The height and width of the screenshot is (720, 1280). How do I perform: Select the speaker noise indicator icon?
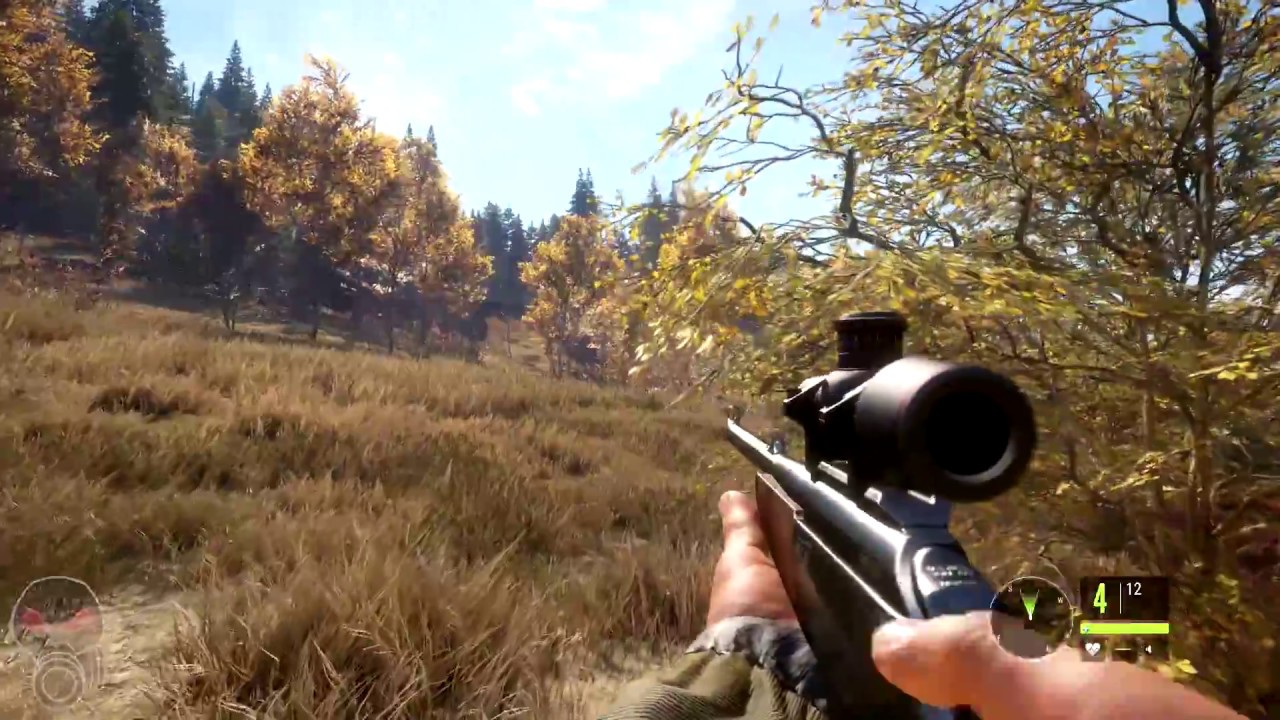1148,649
